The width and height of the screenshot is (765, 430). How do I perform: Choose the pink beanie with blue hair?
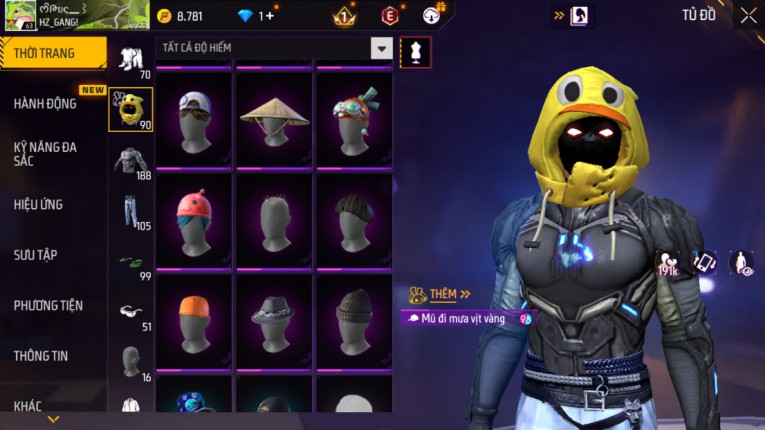pyautogui.click(x=193, y=219)
